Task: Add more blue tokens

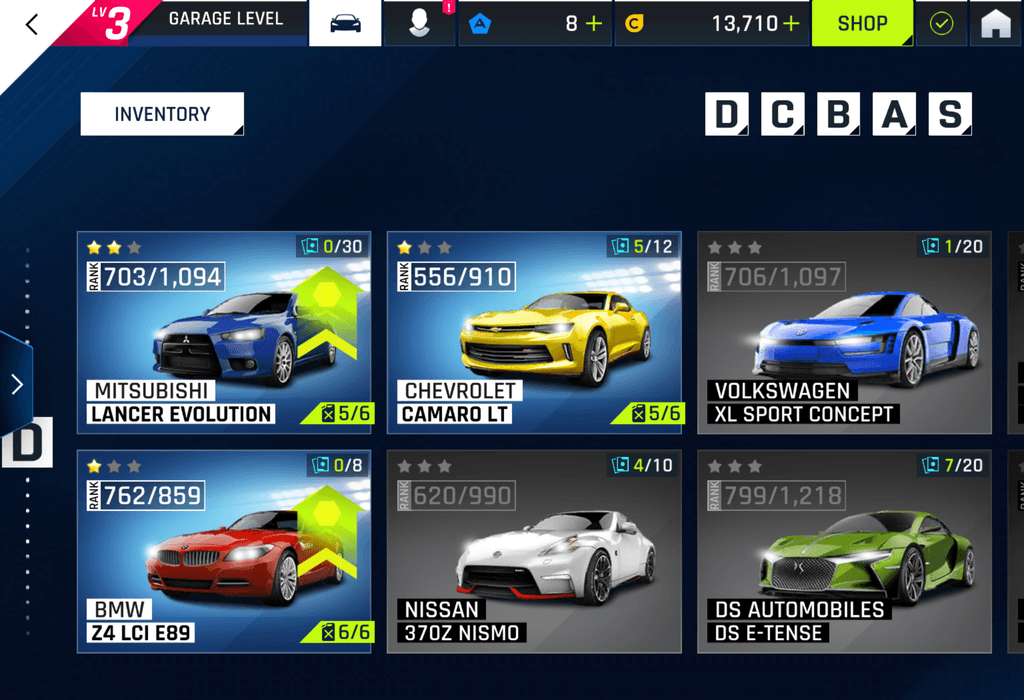Action: pos(594,24)
